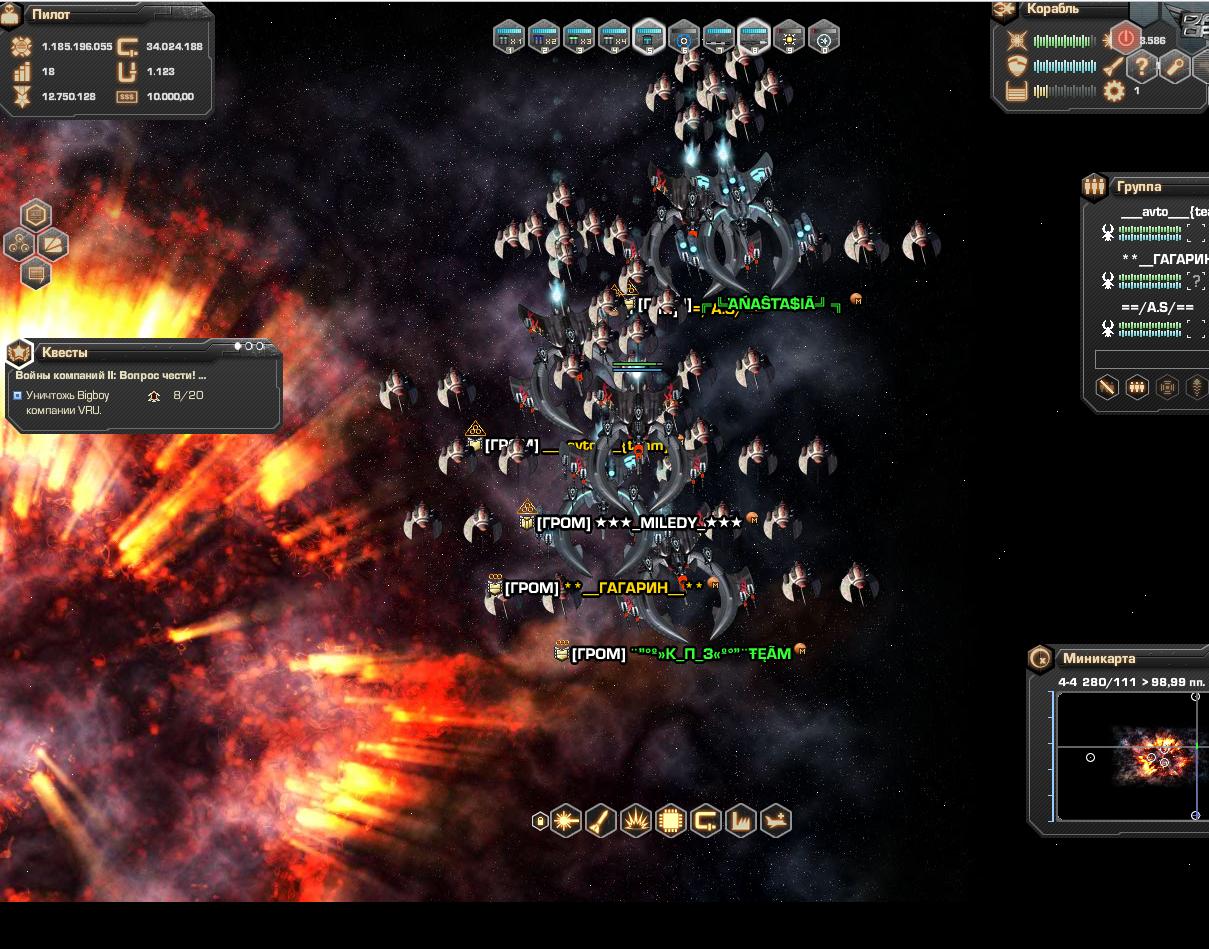The image size is (1209, 949).
Task: Activate hotbar slot 0 item
Action: 823,37
